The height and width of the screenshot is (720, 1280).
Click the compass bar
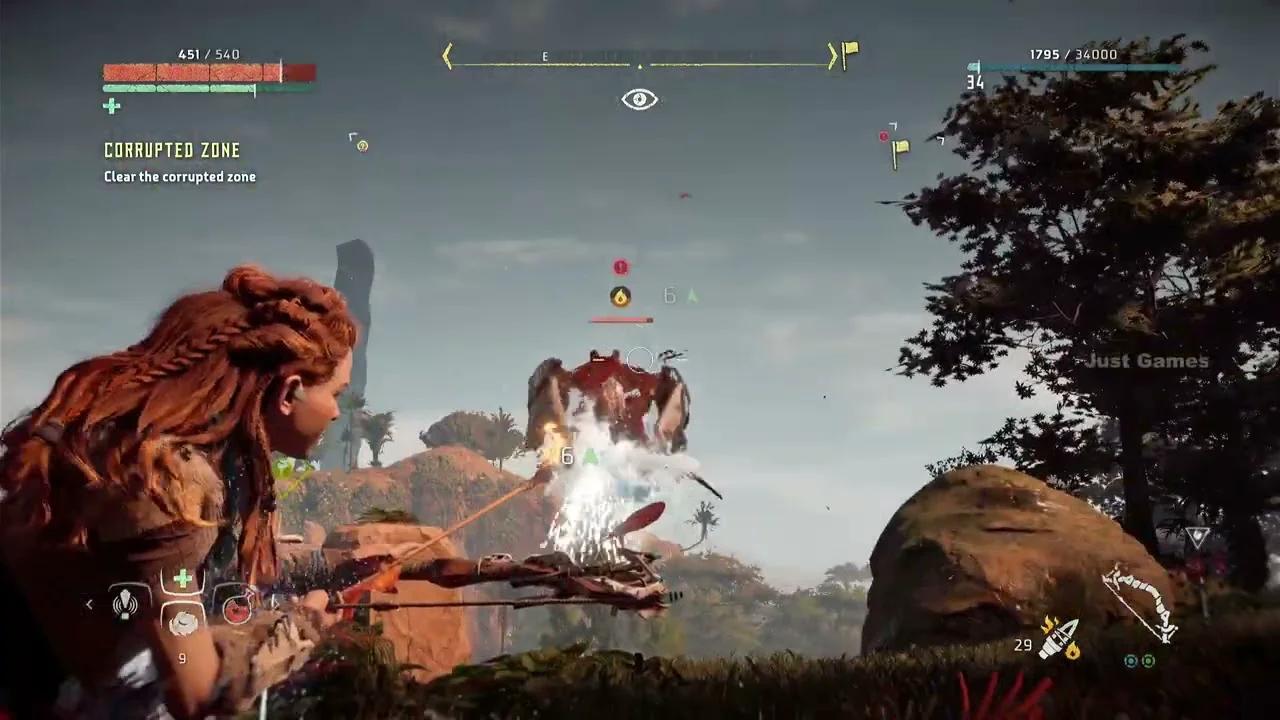point(640,58)
